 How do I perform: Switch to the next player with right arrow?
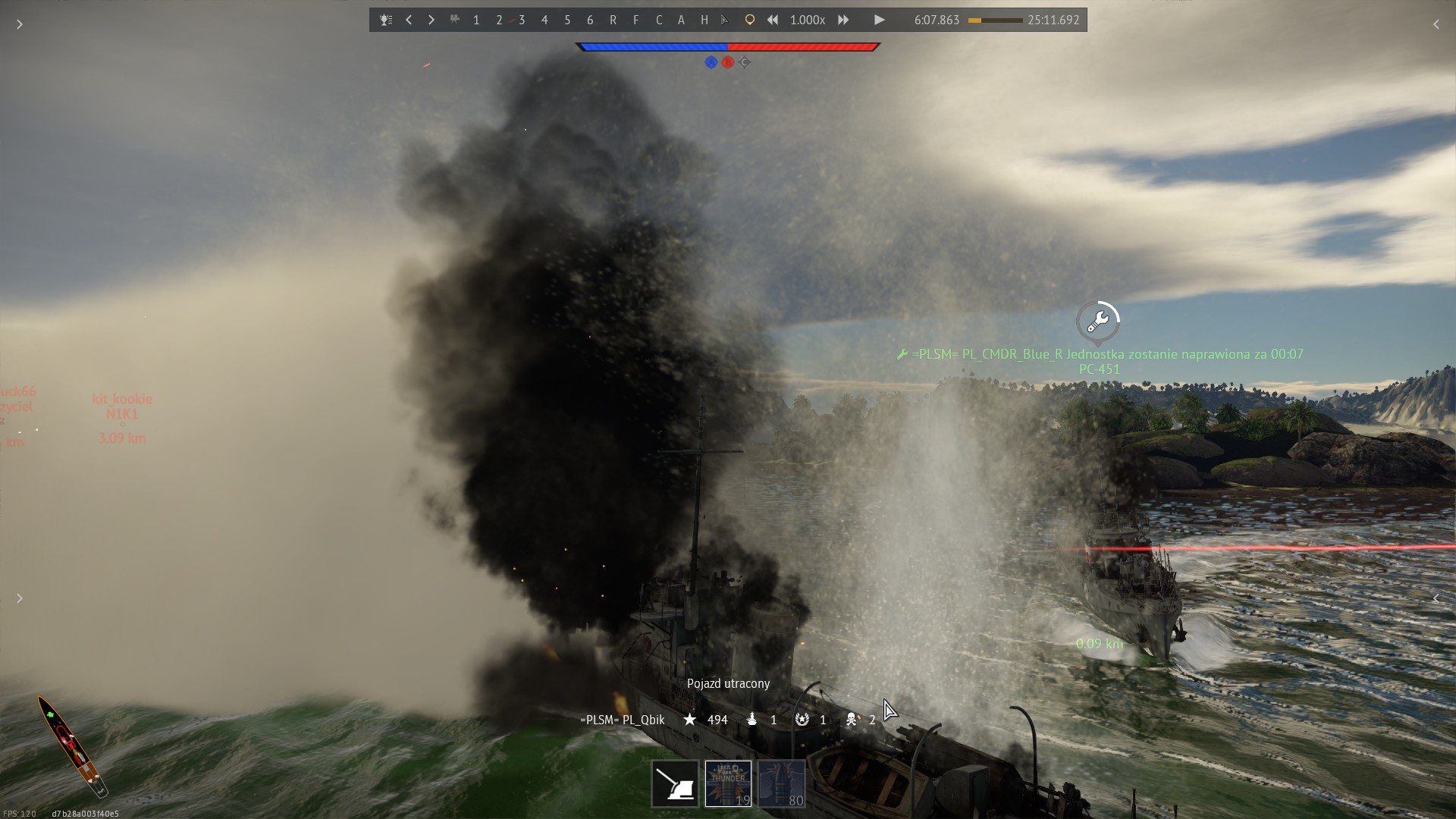tap(431, 20)
